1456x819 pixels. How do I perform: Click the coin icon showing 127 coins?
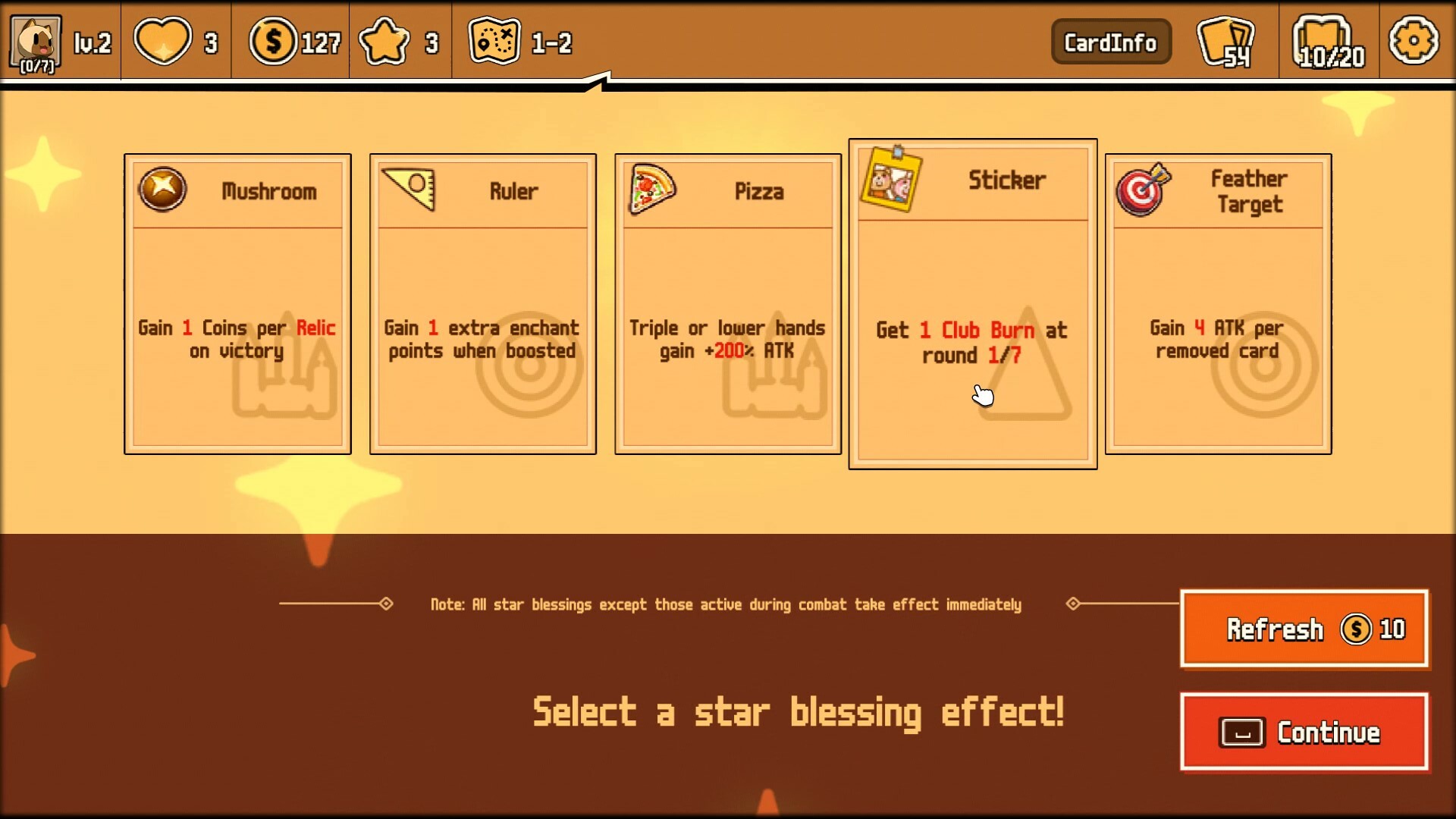pyautogui.click(x=275, y=42)
